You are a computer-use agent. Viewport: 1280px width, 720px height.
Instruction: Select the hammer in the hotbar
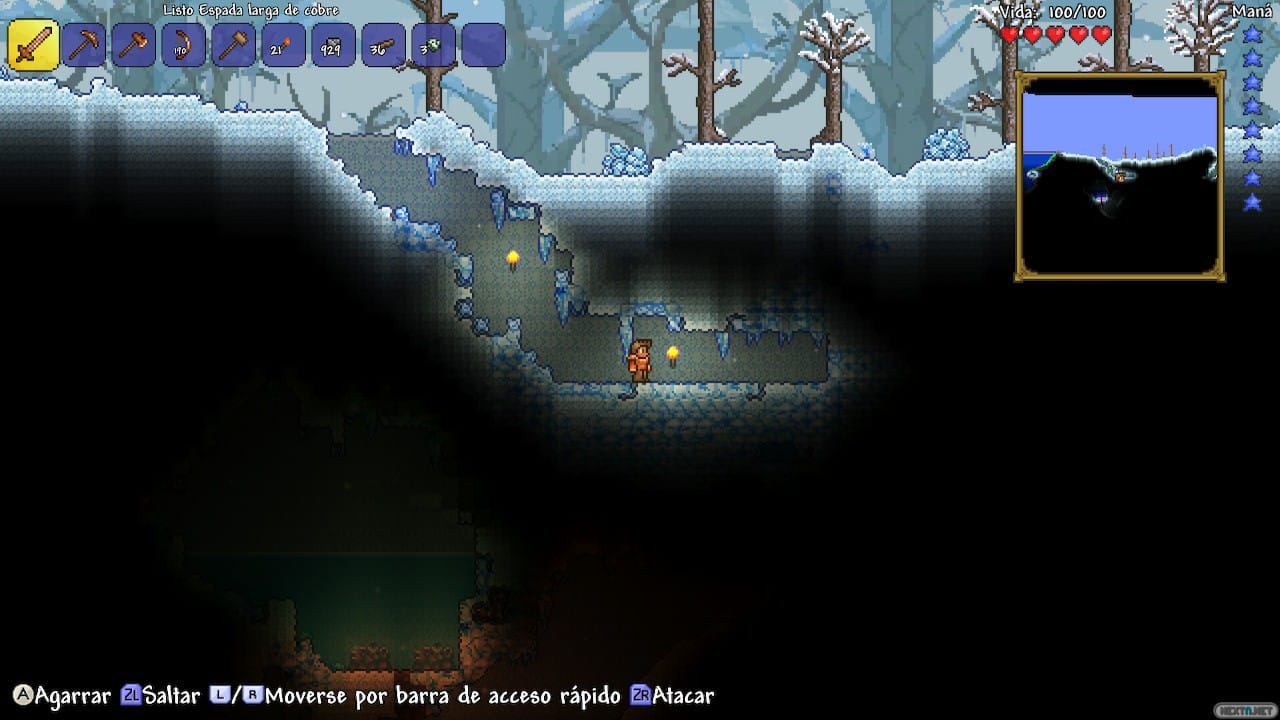[x=233, y=44]
